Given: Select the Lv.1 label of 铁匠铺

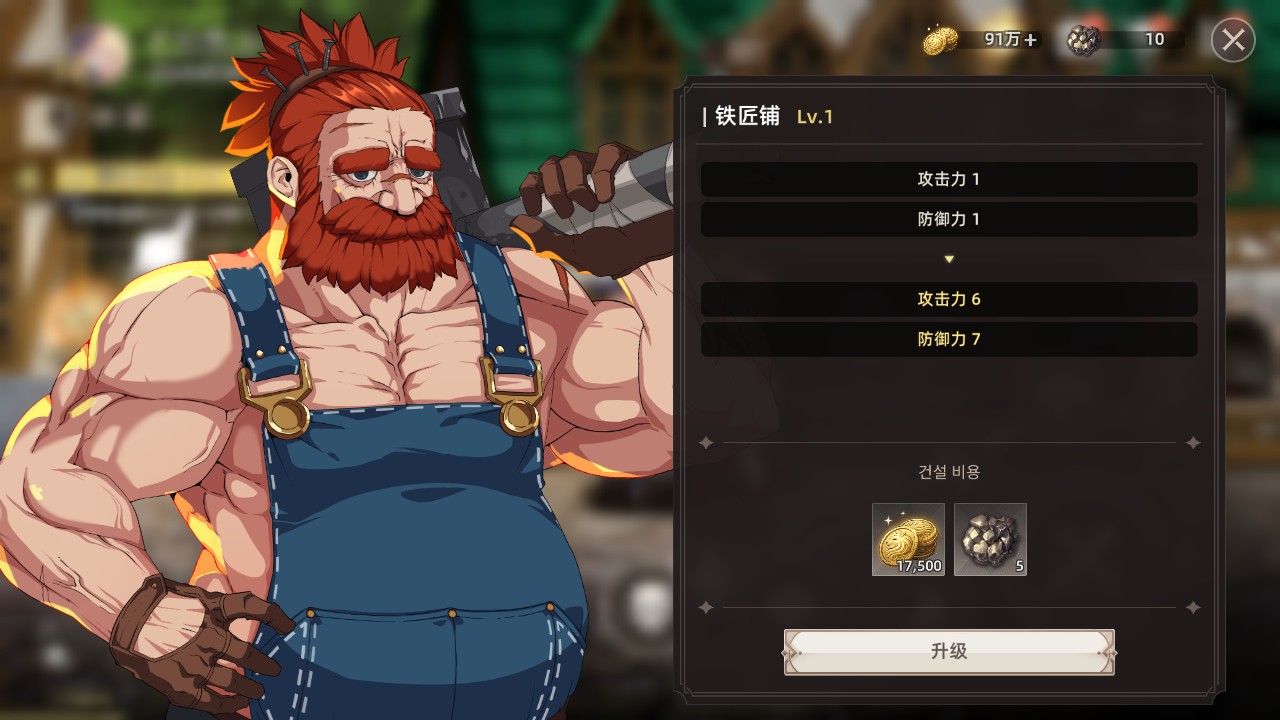Looking at the screenshot, I should (815, 116).
